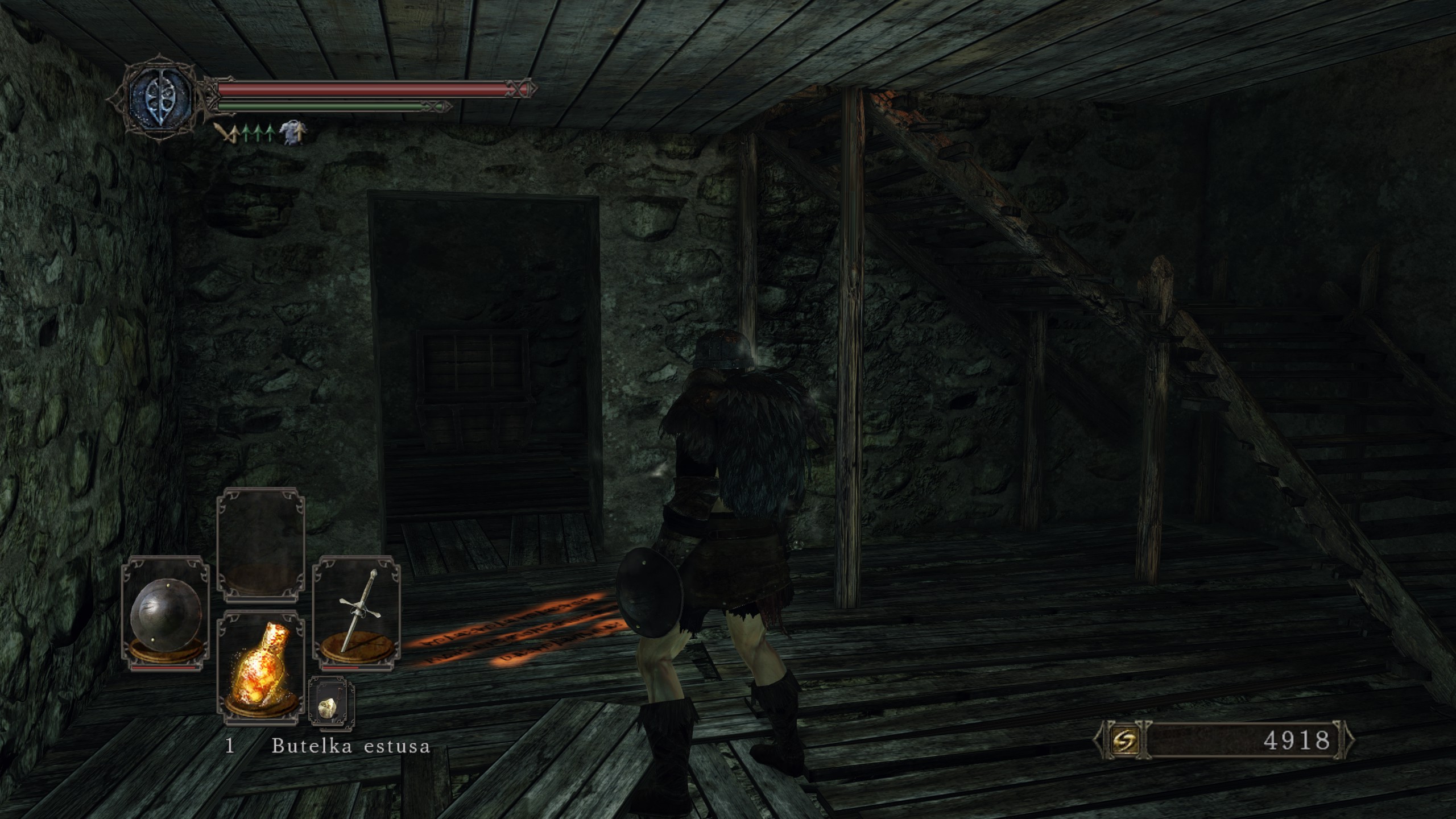Choose the sword right-hand weapon slot

357,612
